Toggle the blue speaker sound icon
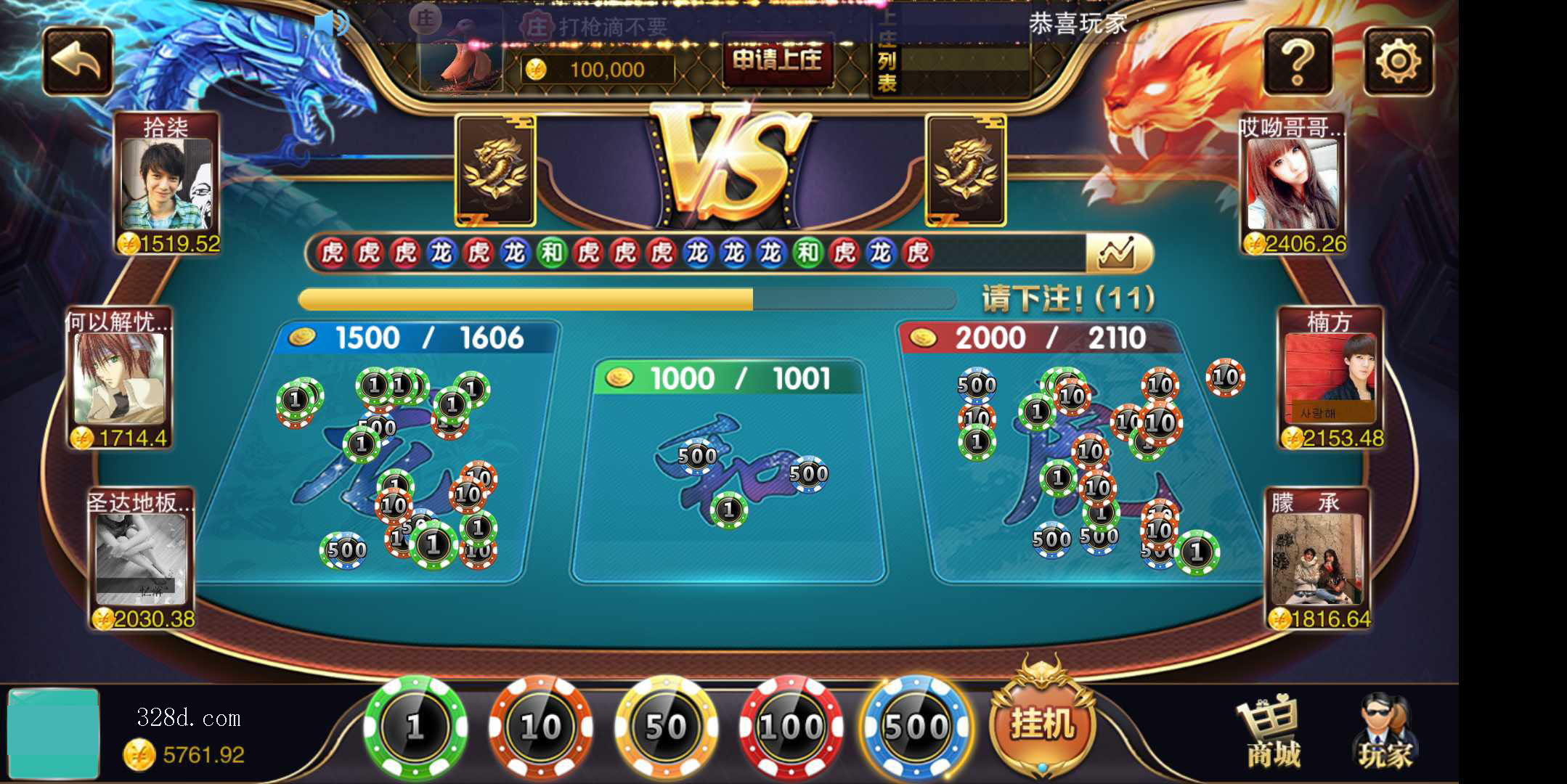1567x784 pixels. [330, 23]
